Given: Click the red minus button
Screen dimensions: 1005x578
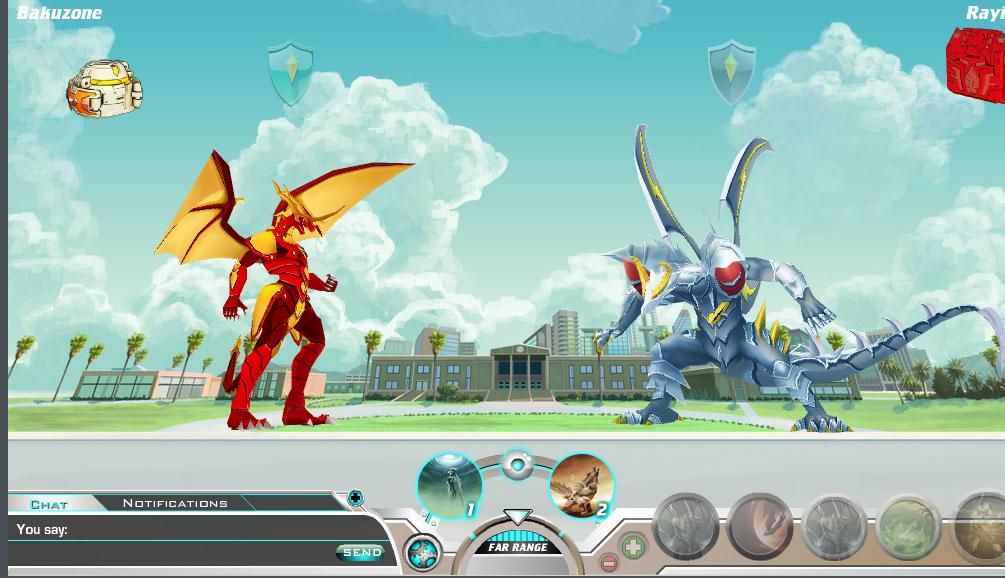Looking at the screenshot, I should 608,564.
